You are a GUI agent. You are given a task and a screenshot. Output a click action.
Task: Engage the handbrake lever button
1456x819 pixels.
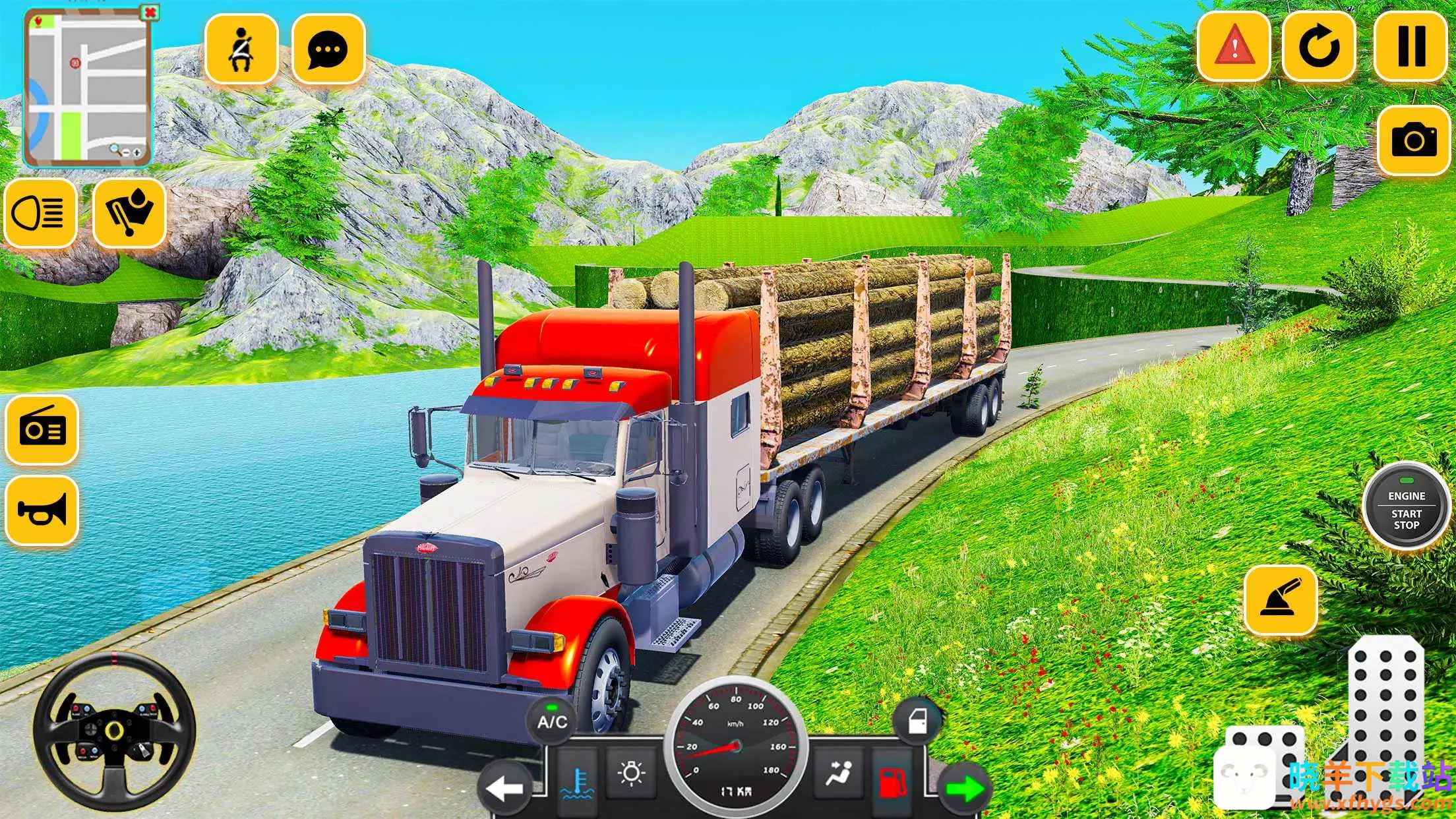click(x=1281, y=600)
